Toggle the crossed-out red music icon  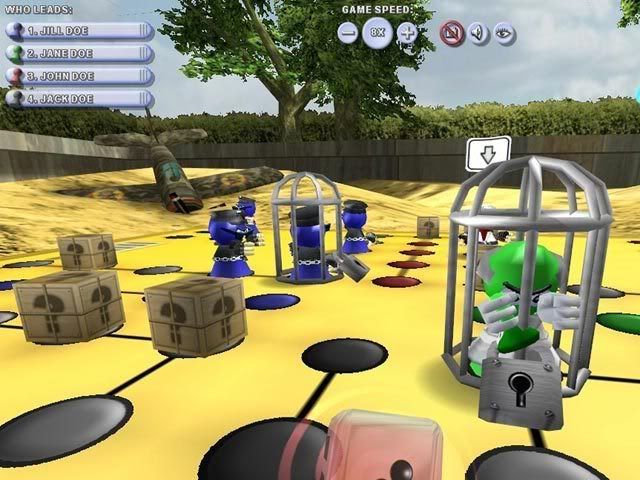click(452, 32)
